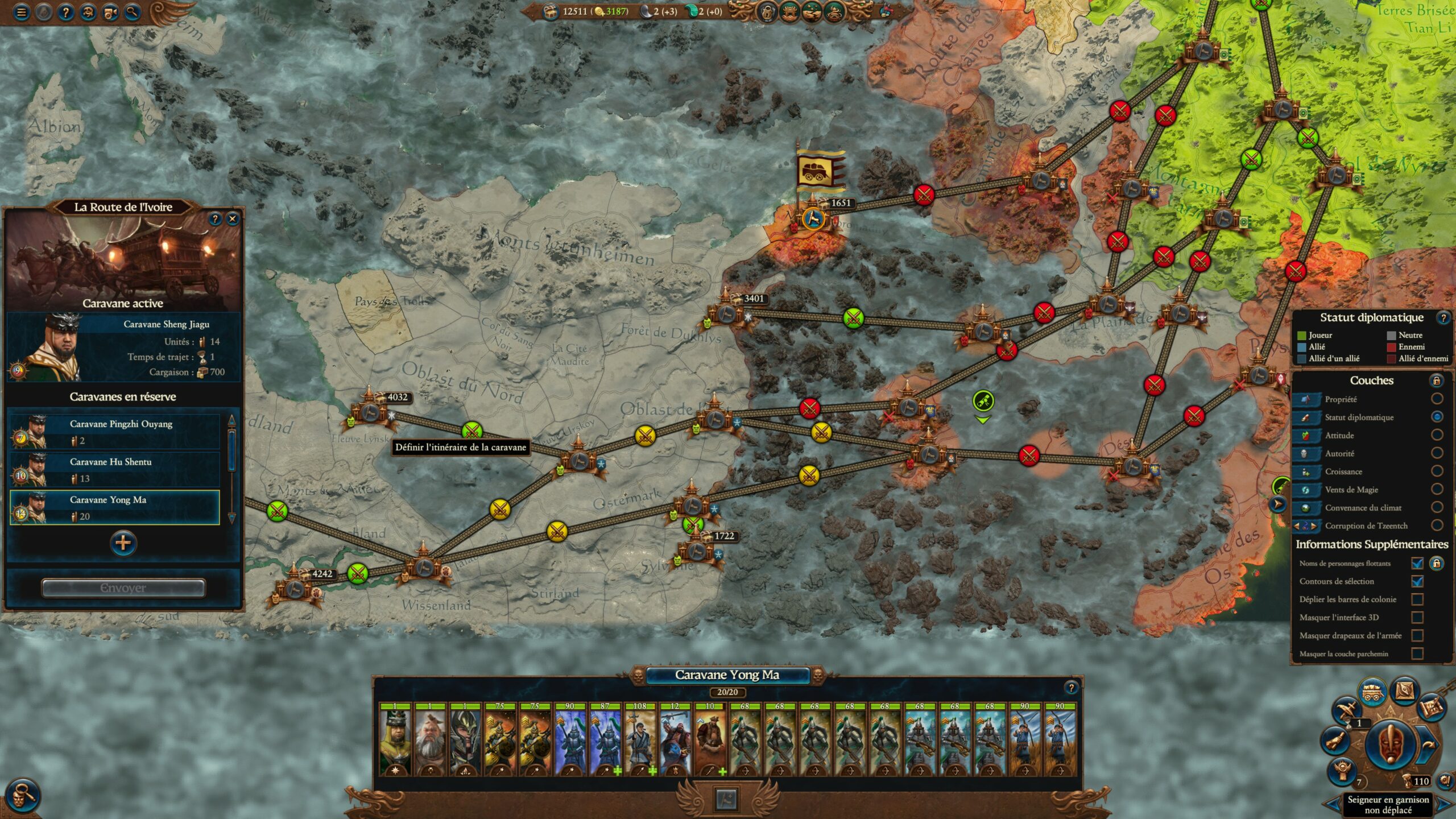Enable Masquer l'interface 3D
Viewport: 1456px width, 819px height.
coord(1417,618)
